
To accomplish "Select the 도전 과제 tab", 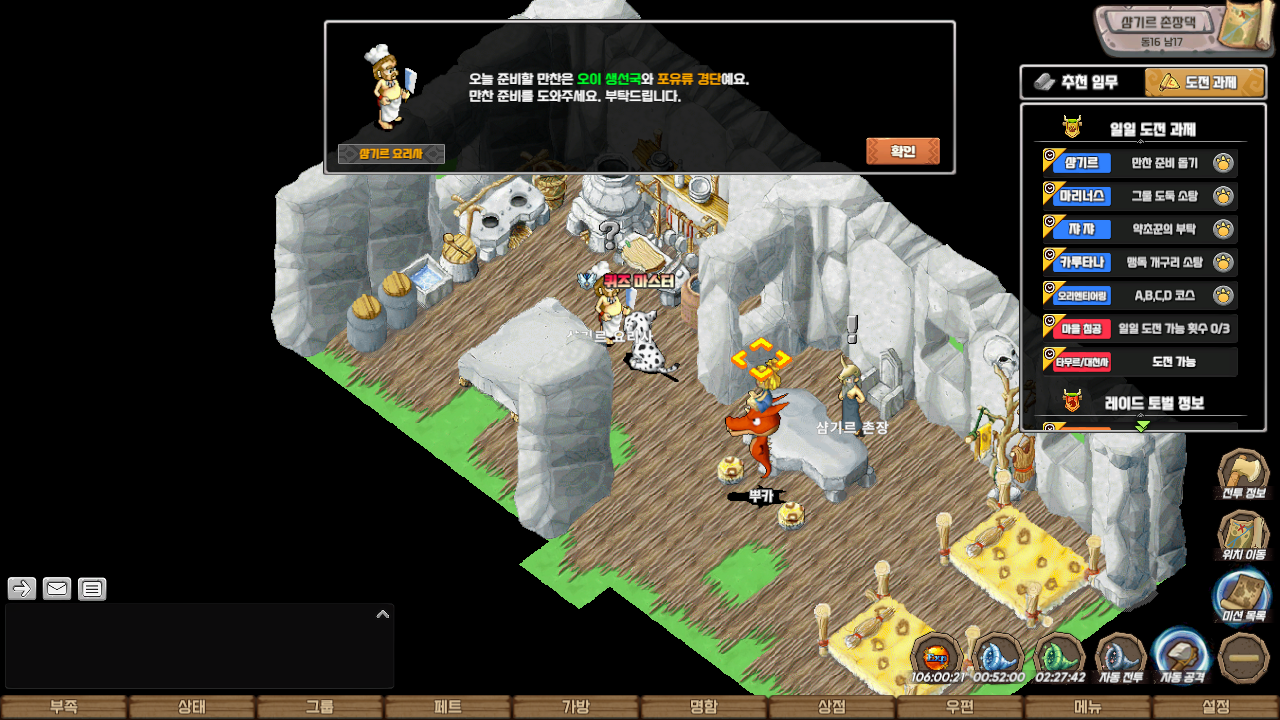I will [1204, 82].
